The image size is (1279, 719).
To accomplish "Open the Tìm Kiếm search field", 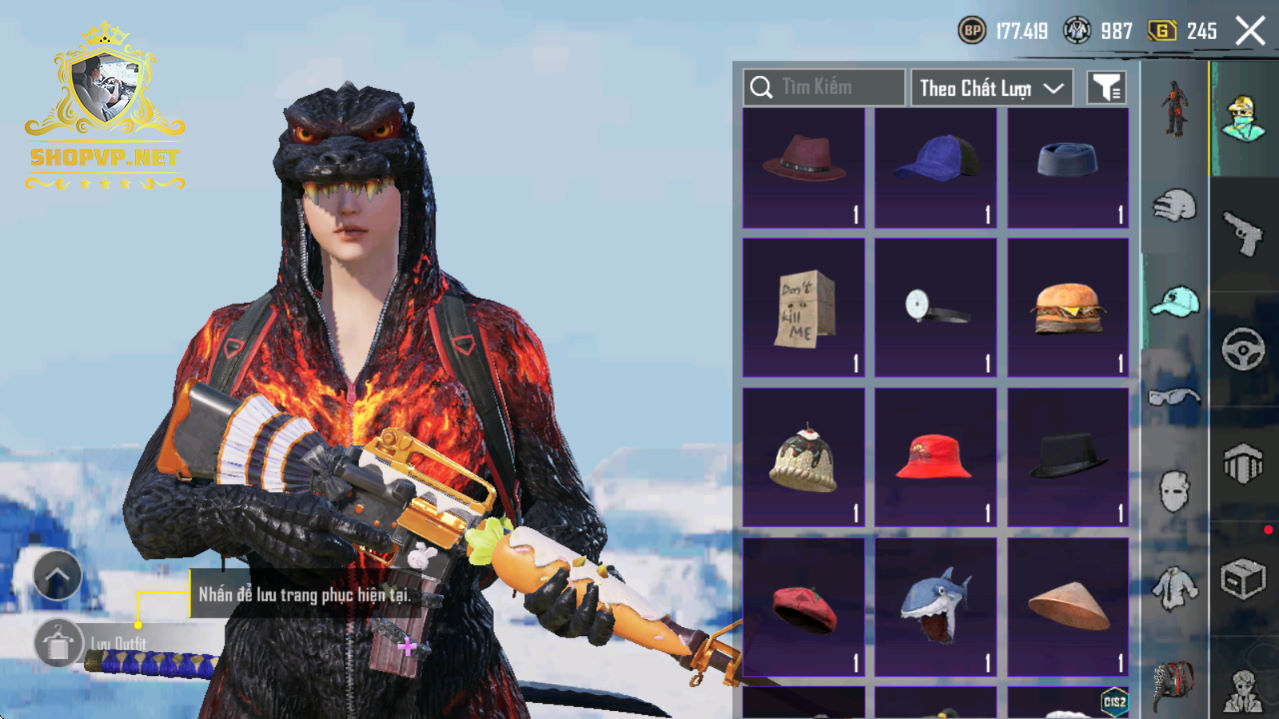I will click(x=824, y=88).
